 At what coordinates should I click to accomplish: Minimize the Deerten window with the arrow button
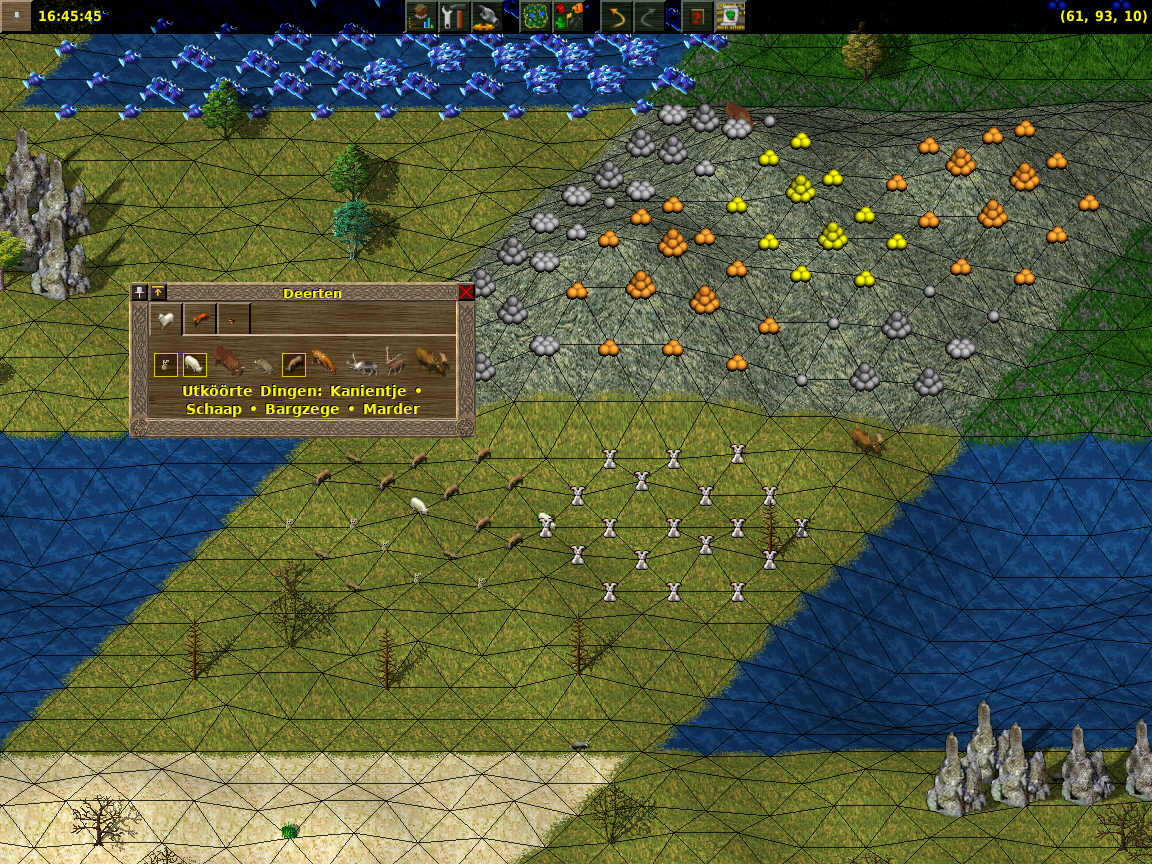coord(158,293)
